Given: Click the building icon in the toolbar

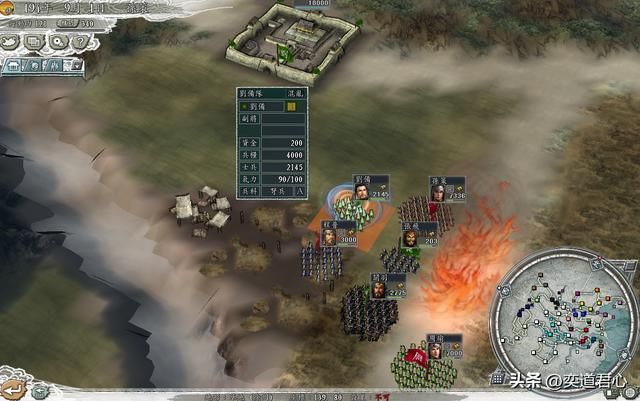Looking at the screenshot, I should 14,66.
